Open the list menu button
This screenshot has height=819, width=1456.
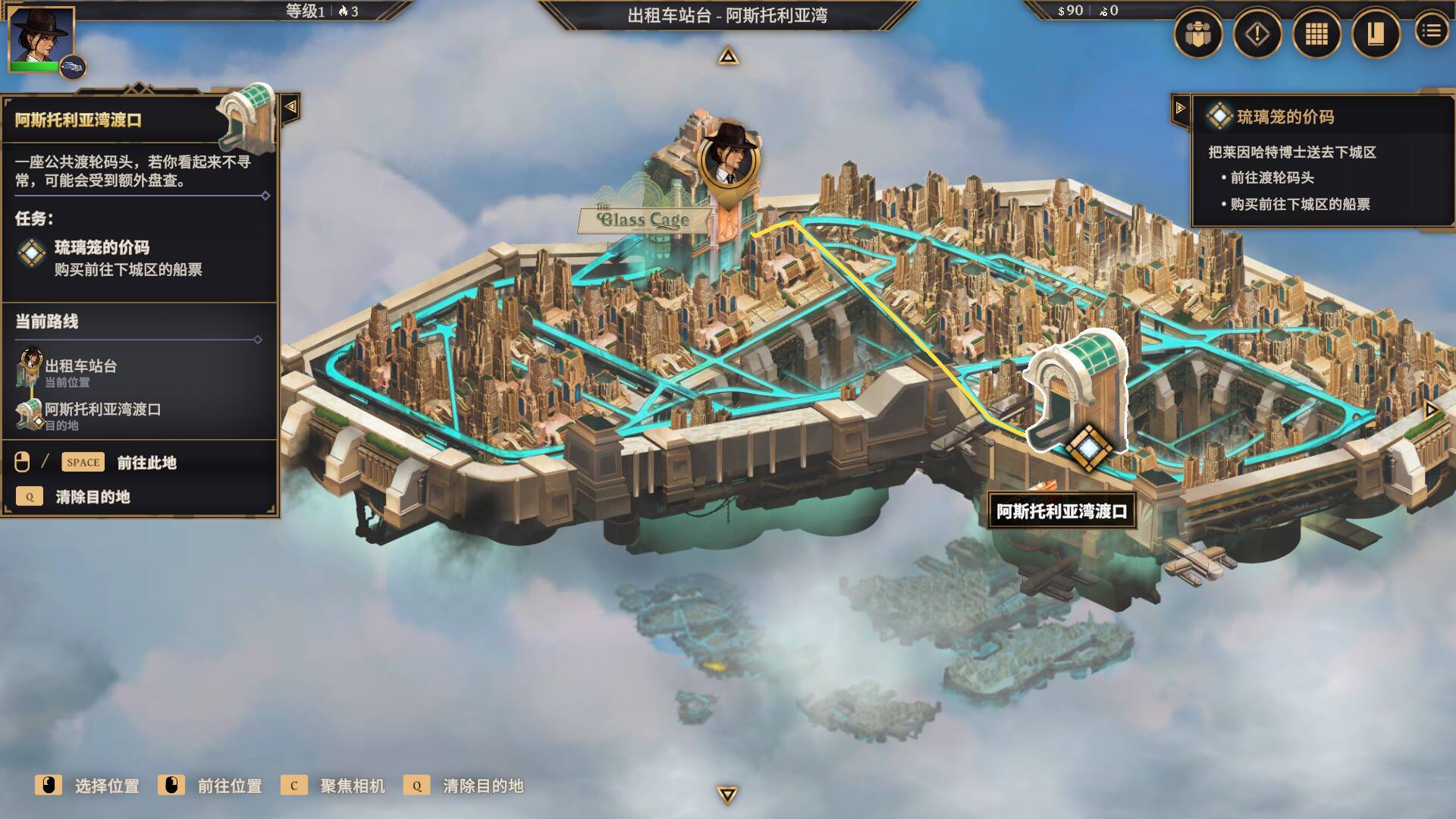1431,31
